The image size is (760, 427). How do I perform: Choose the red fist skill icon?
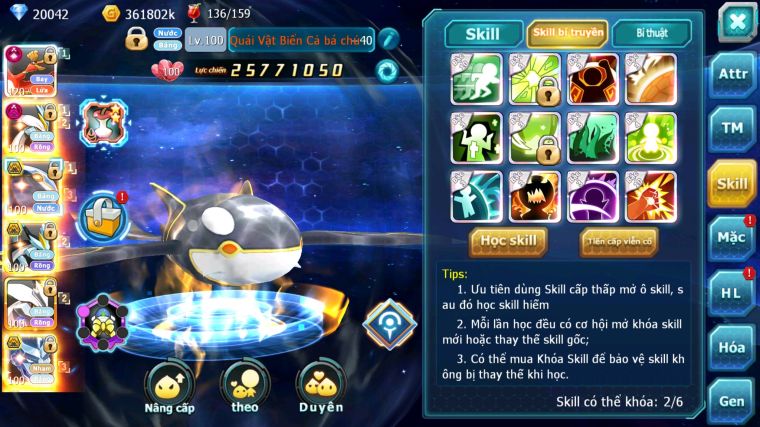tap(650, 196)
